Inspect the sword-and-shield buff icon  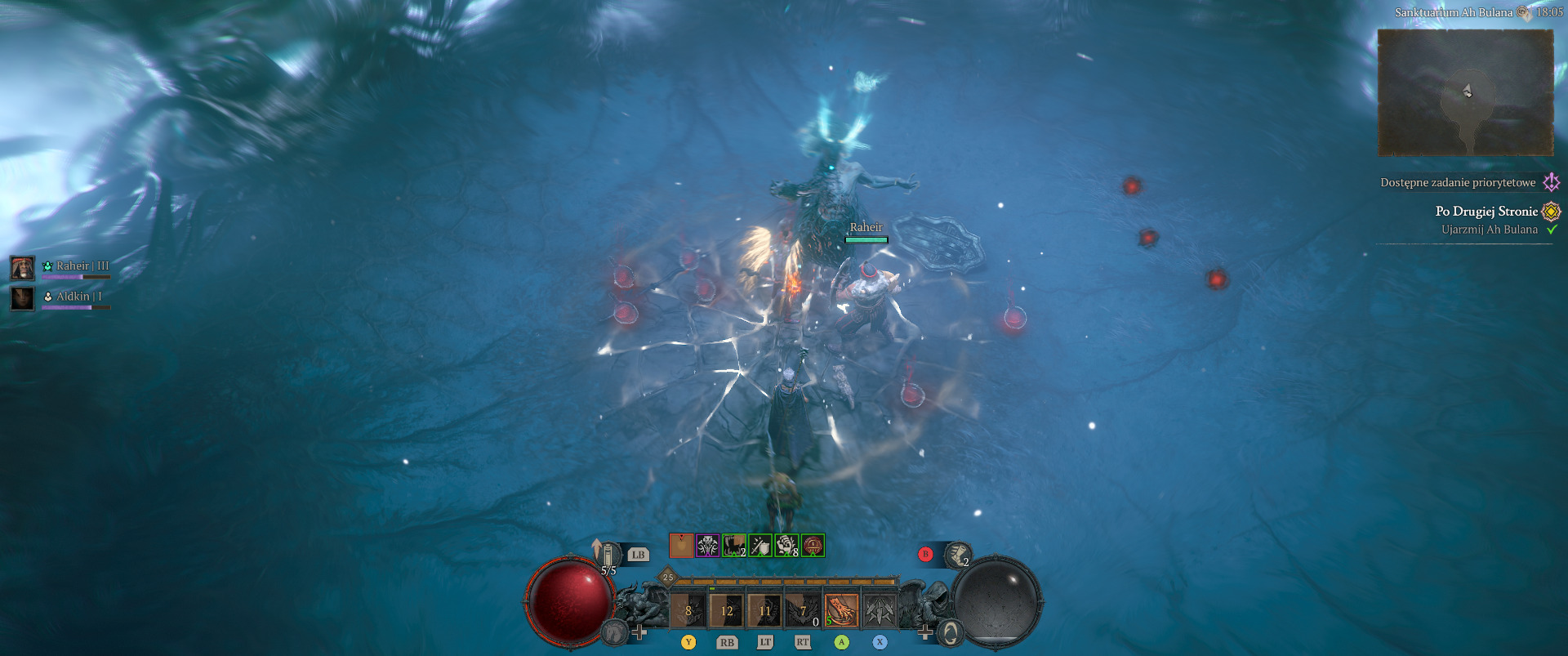759,545
